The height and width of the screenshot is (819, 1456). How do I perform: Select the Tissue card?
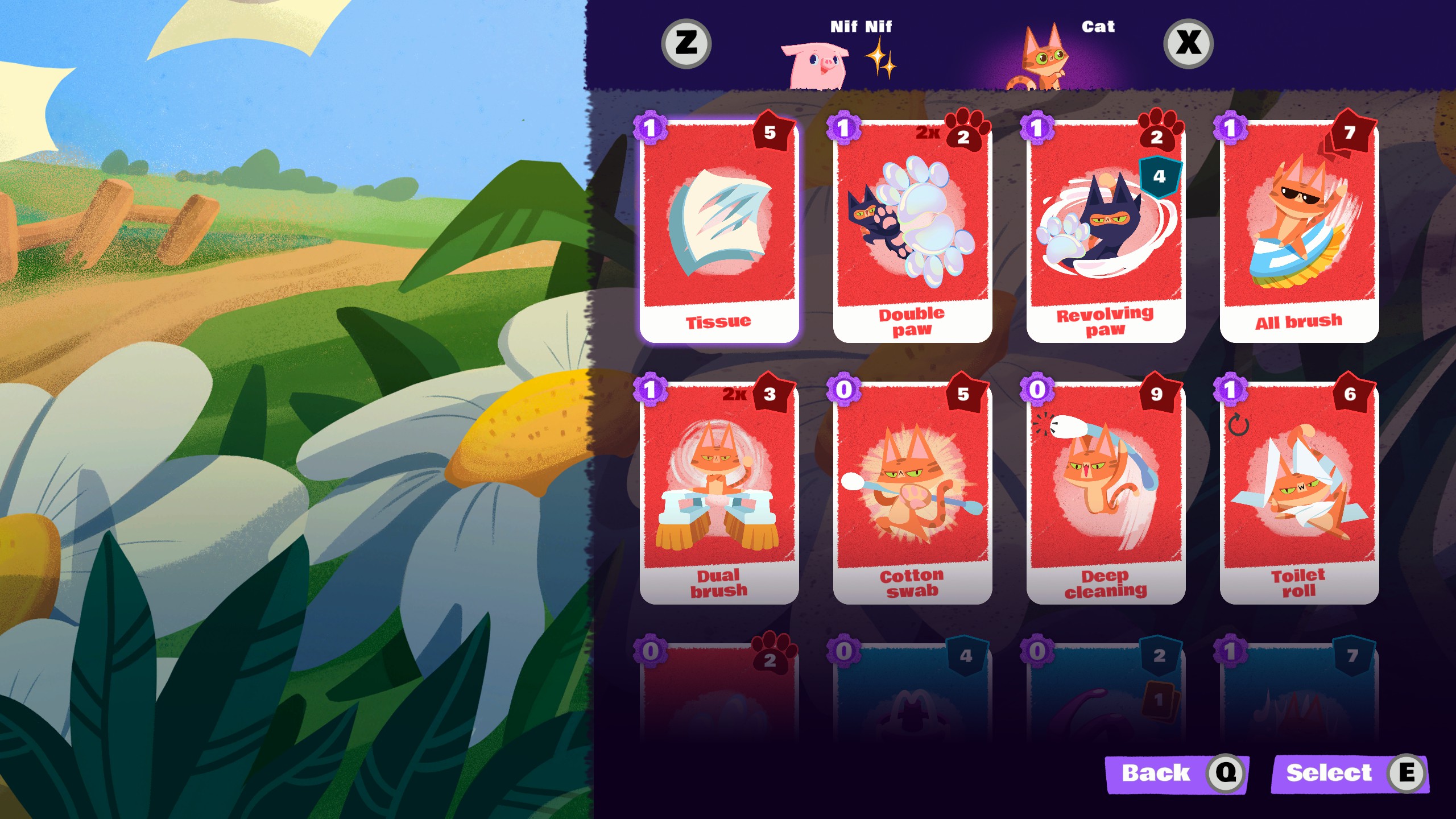pos(719,233)
